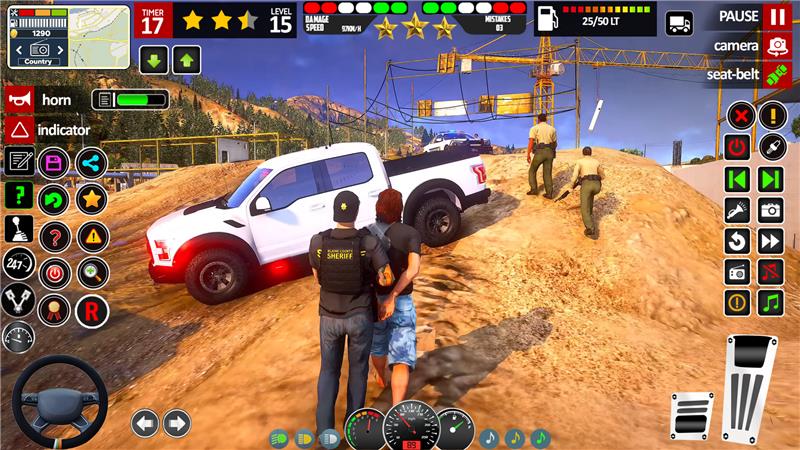Take a photo with the camera icon
This screenshot has width=800, height=450.
pos(770,210)
